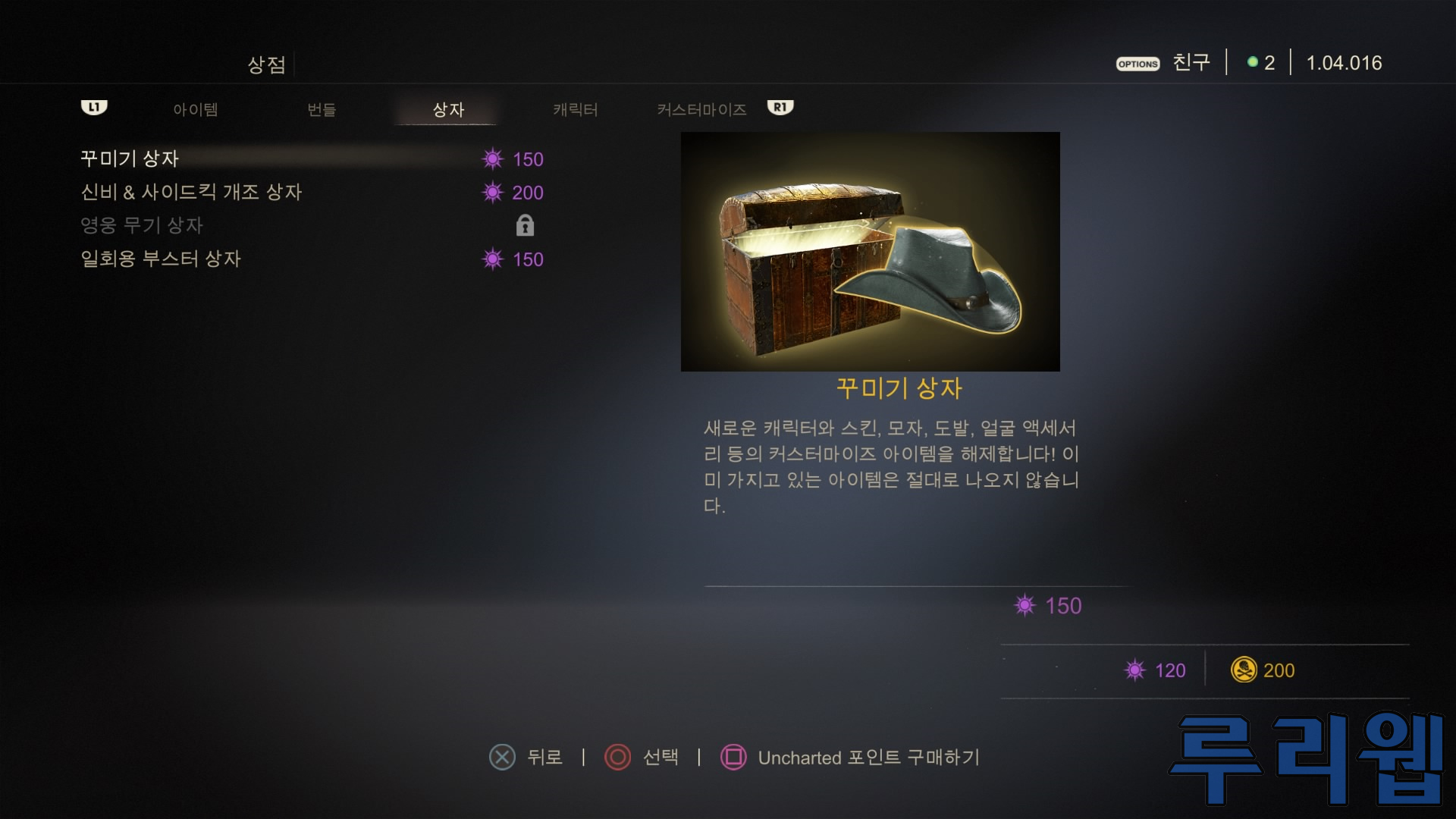1456x819 pixels.
Task: Select the locked 영웅 무기 상자 row
Action: coord(142,226)
